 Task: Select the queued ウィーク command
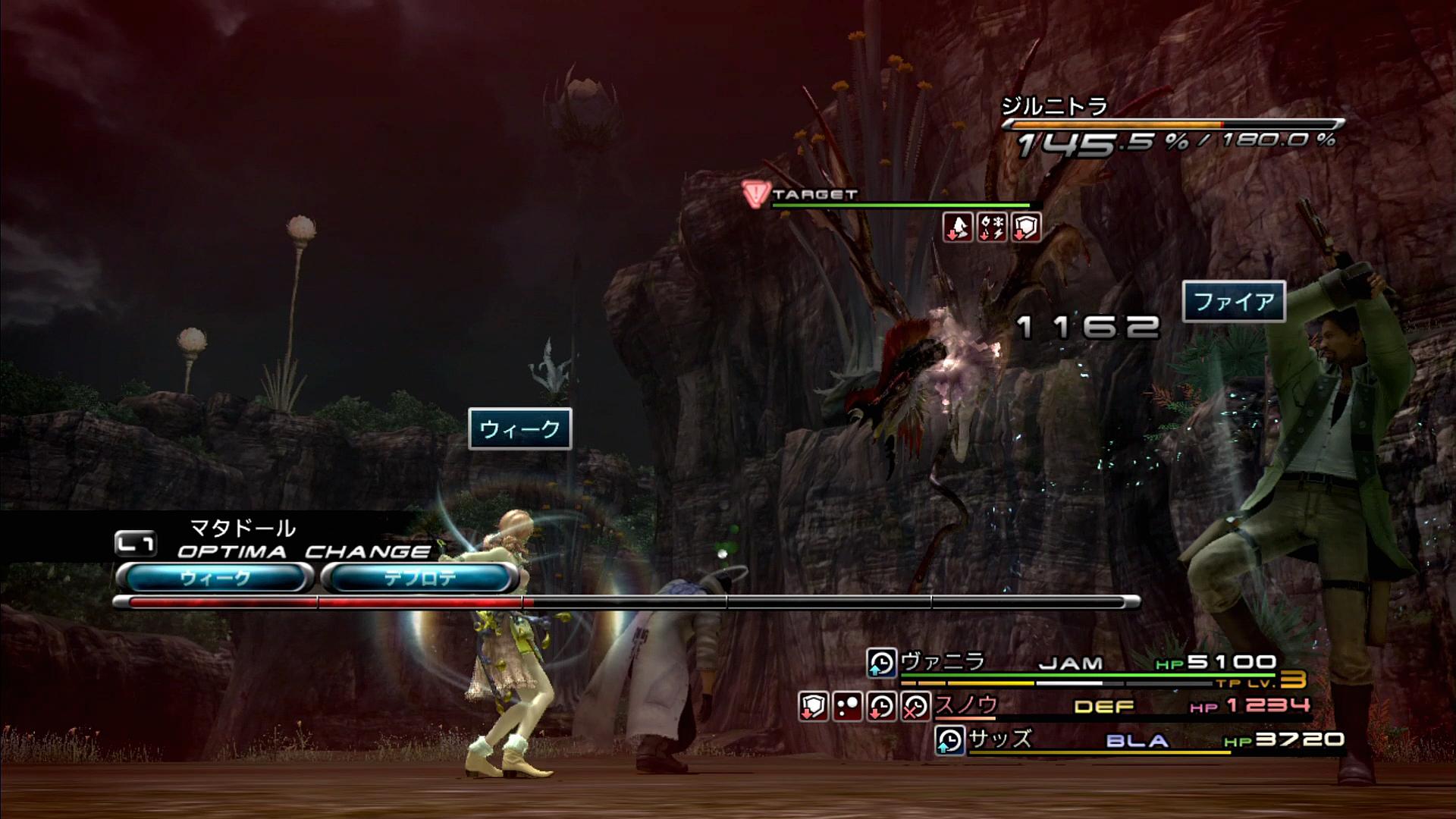coord(215,579)
